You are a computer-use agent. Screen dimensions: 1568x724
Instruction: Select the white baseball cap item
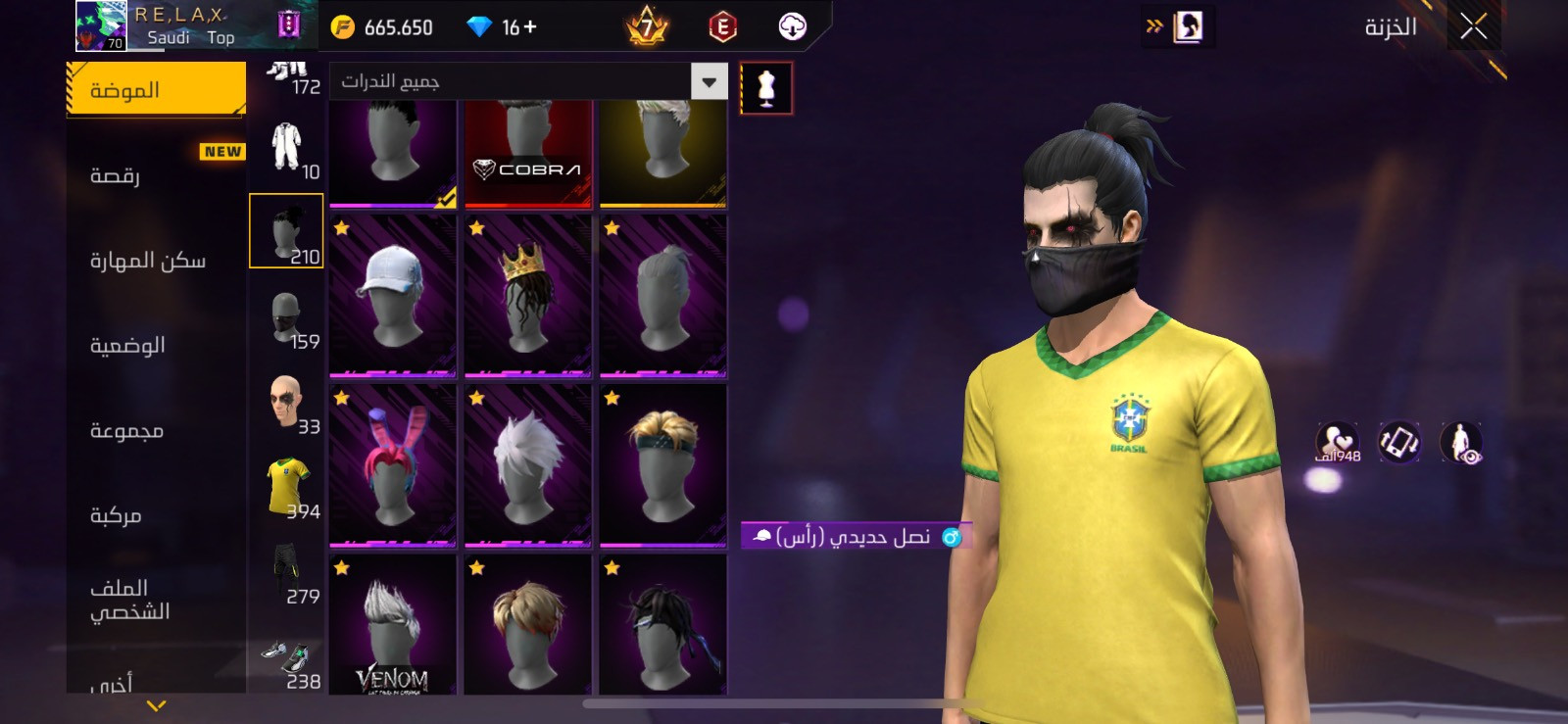point(392,296)
